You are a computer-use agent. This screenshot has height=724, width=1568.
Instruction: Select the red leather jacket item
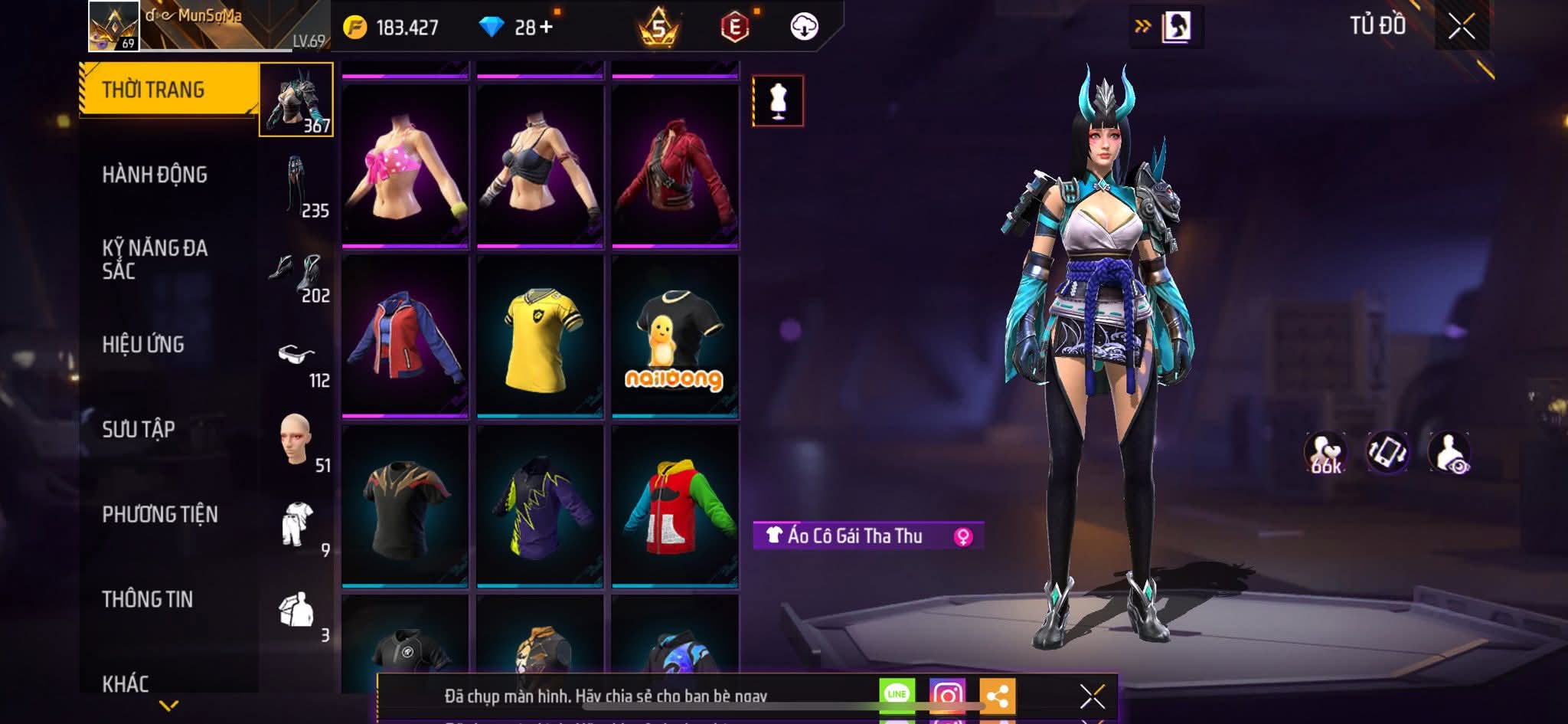[675, 165]
